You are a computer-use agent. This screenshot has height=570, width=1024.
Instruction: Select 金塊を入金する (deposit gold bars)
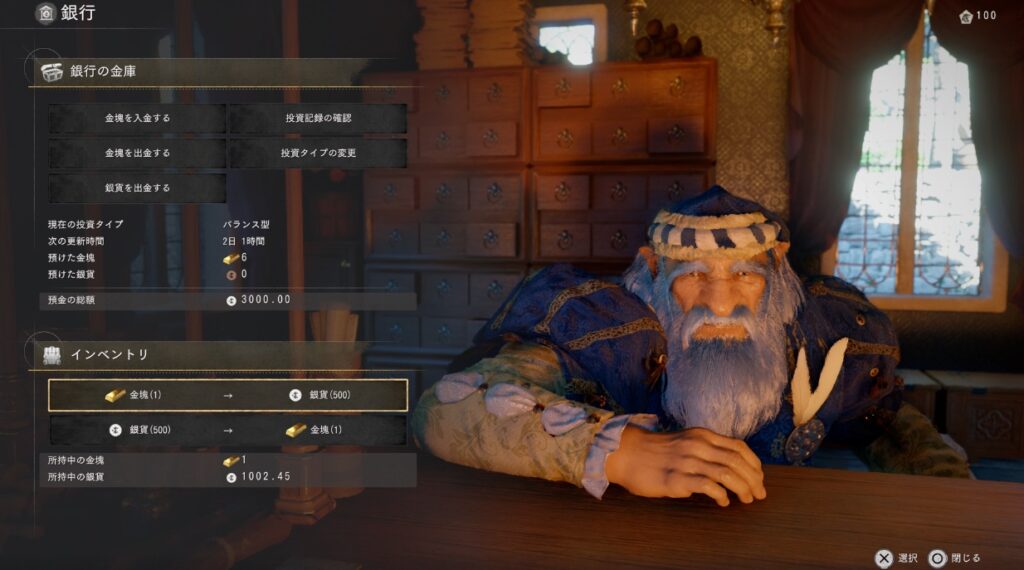(138, 118)
